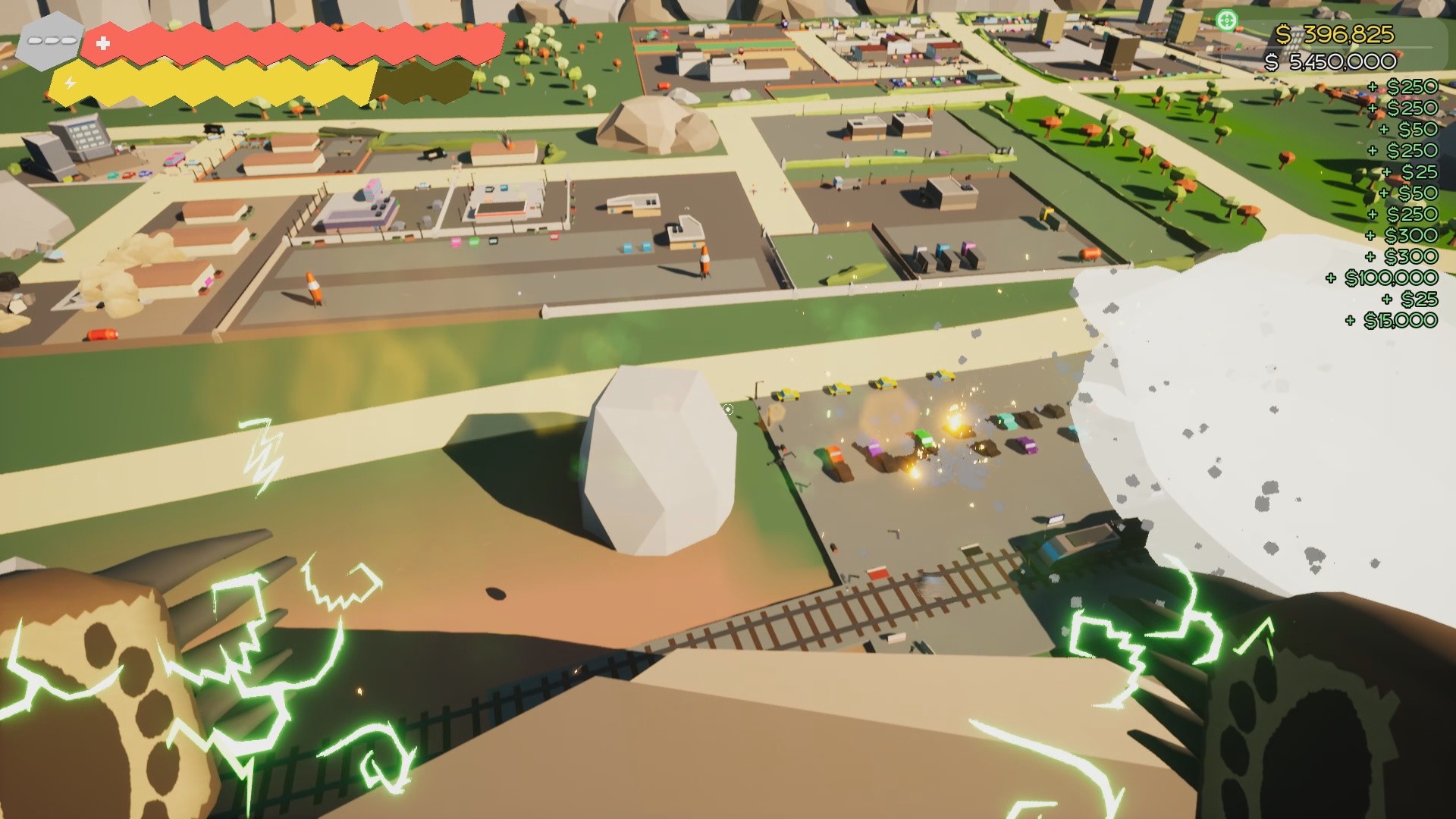Screen dimensions: 1456x819
Task: Click a yellow taxi in the parking lot
Action: pos(838,390)
